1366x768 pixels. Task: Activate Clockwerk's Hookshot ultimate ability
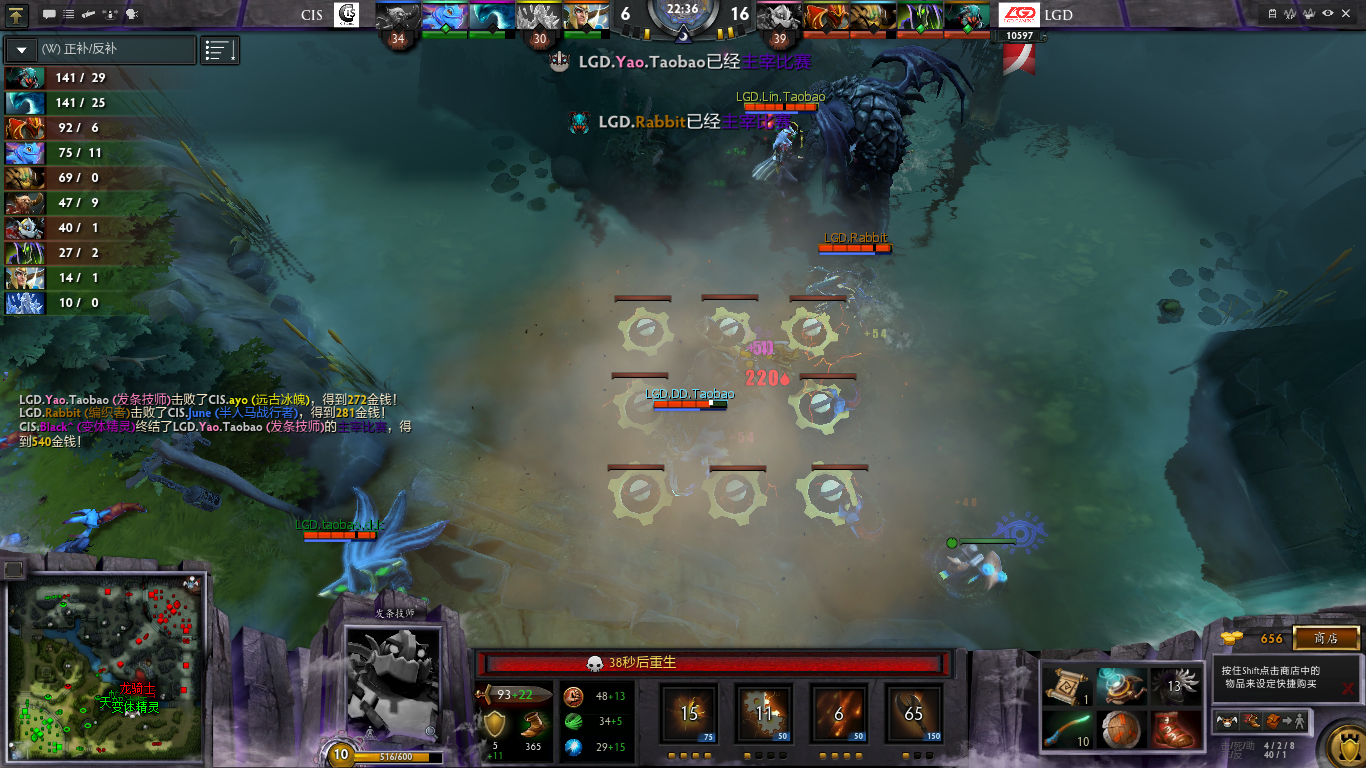913,714
